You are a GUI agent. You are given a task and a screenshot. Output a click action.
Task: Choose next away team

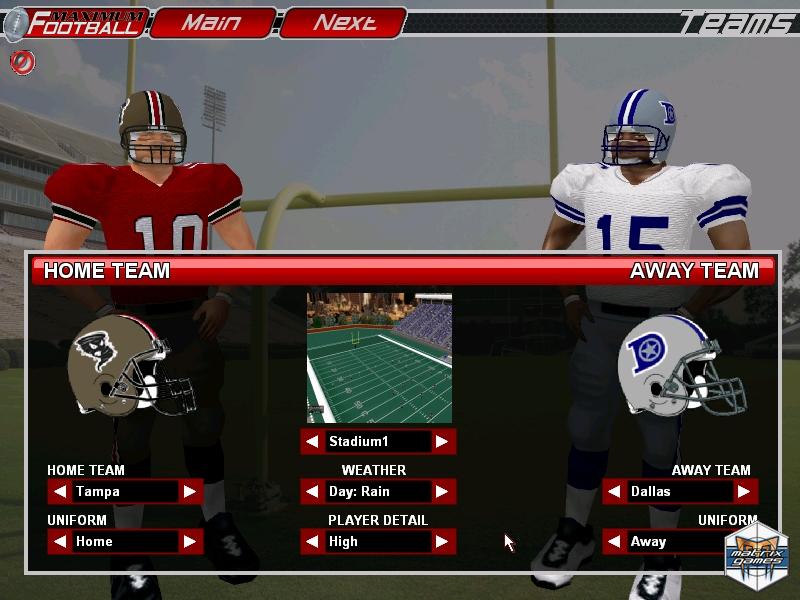click(x=744, y=491)
